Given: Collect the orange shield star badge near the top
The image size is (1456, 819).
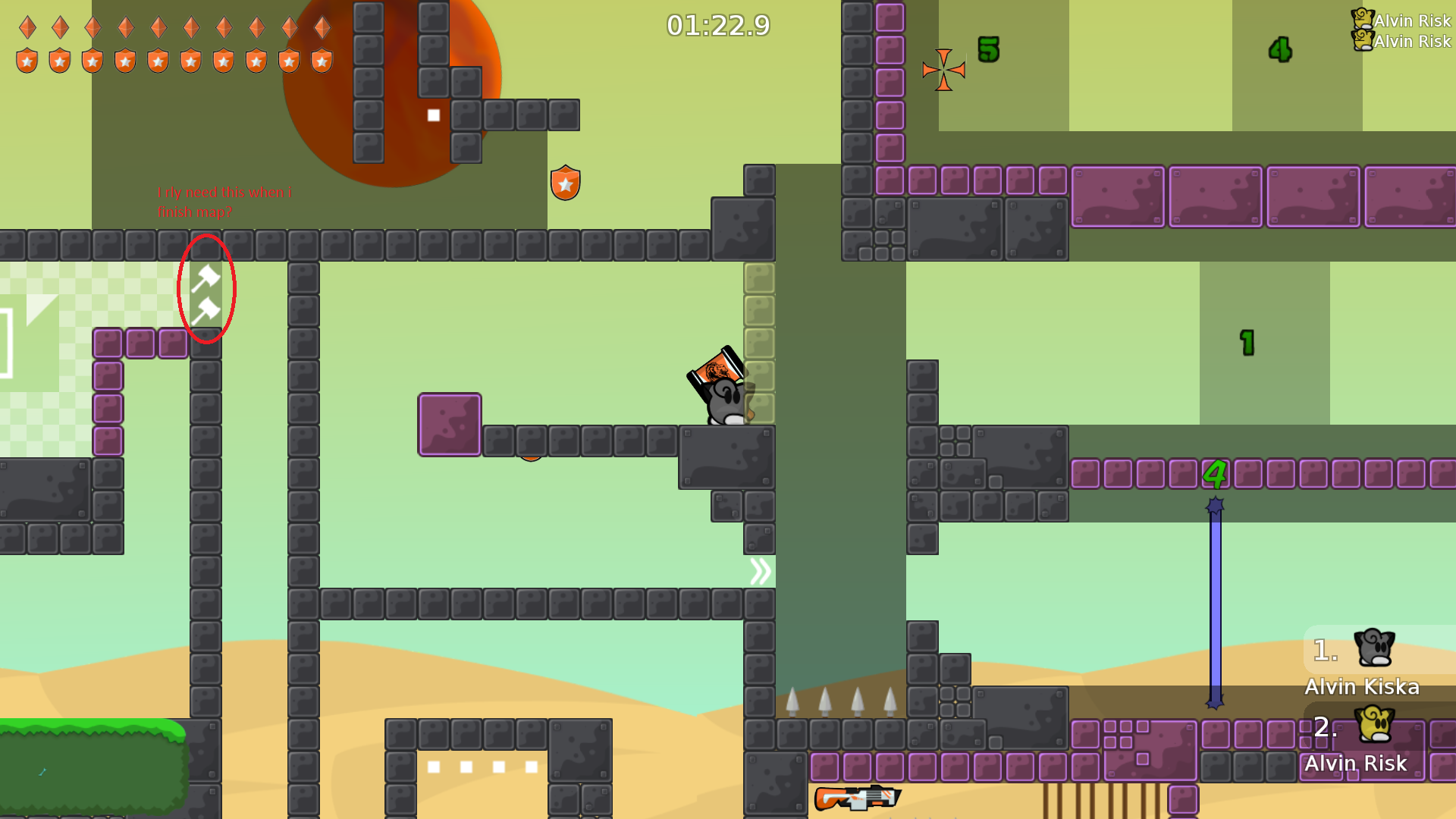Looking at the screenshot, I should click(564, 182).
